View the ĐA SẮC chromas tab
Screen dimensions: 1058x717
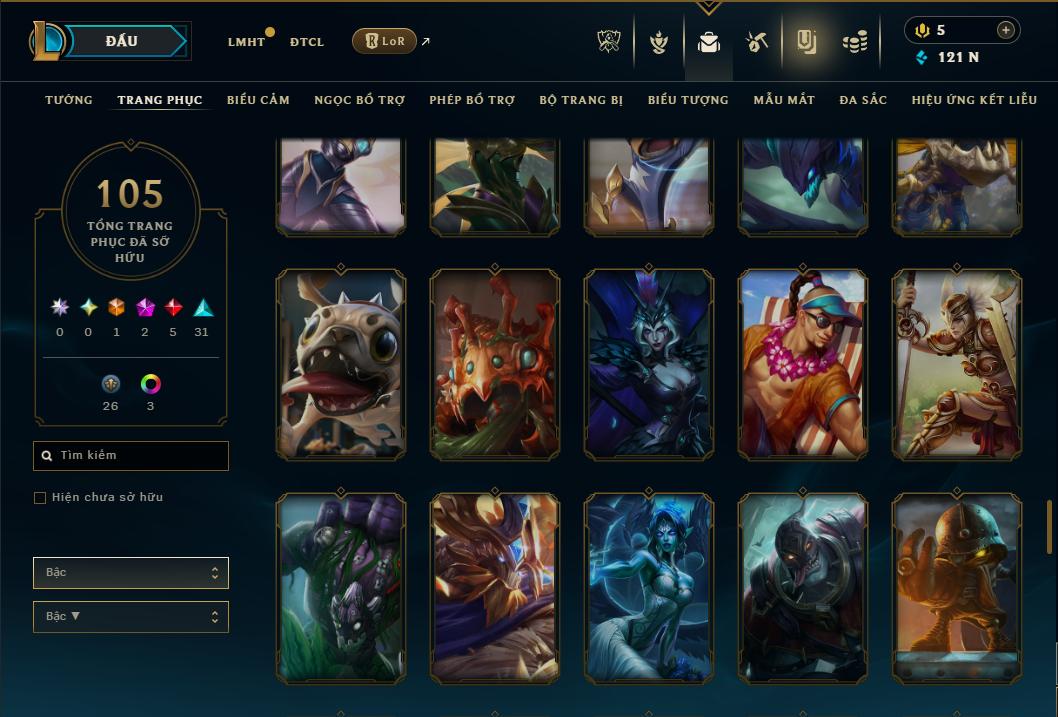pos(863,100)
